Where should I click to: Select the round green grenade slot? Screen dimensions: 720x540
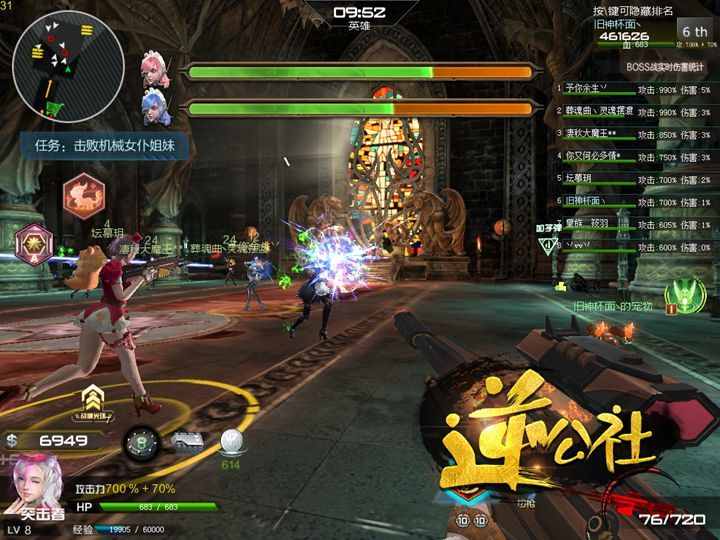pyautogui.click(x=143, y=441)
